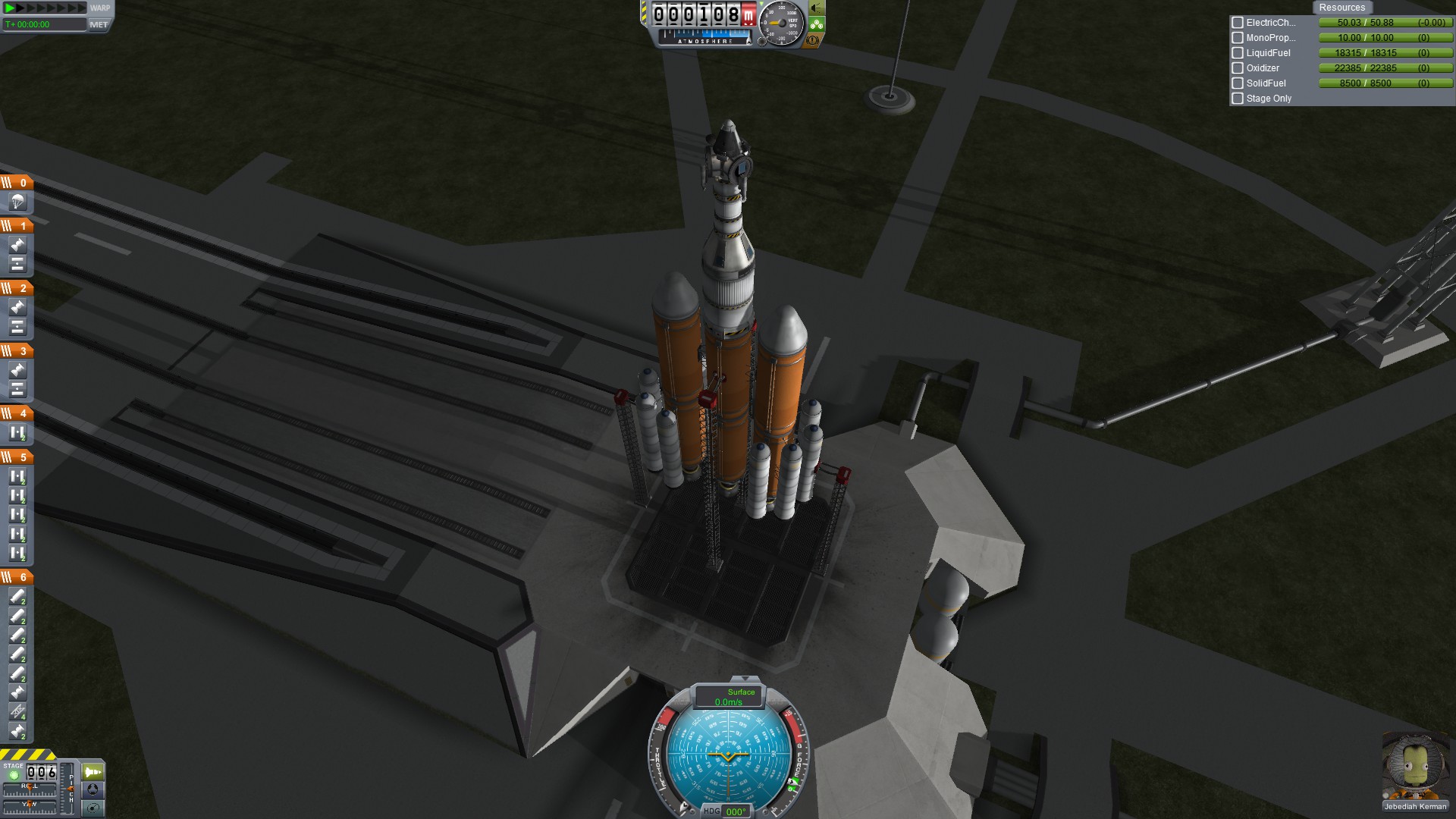This screenshot has width=1456, height=819.
Task: Select the SolidFuel resource checkbox
Action: pyautogui.click(x=1238, y=83)
